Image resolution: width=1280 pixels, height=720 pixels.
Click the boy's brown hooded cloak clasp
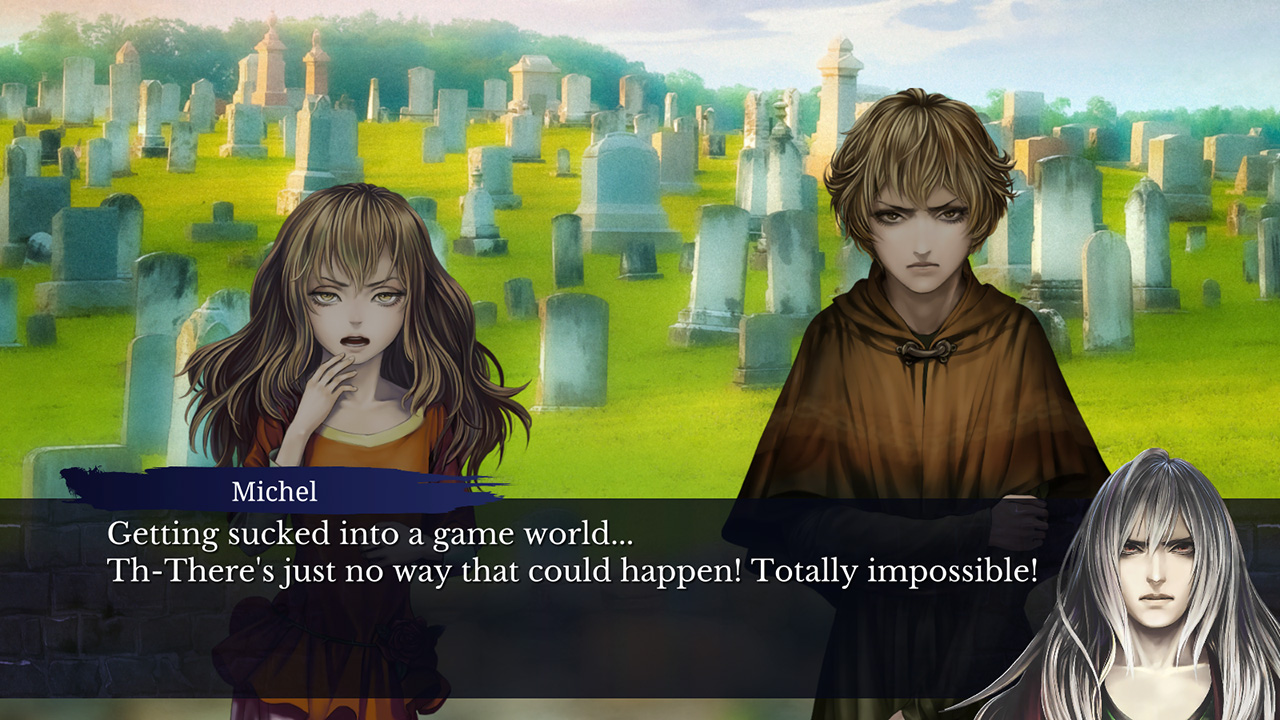point(922,351)
